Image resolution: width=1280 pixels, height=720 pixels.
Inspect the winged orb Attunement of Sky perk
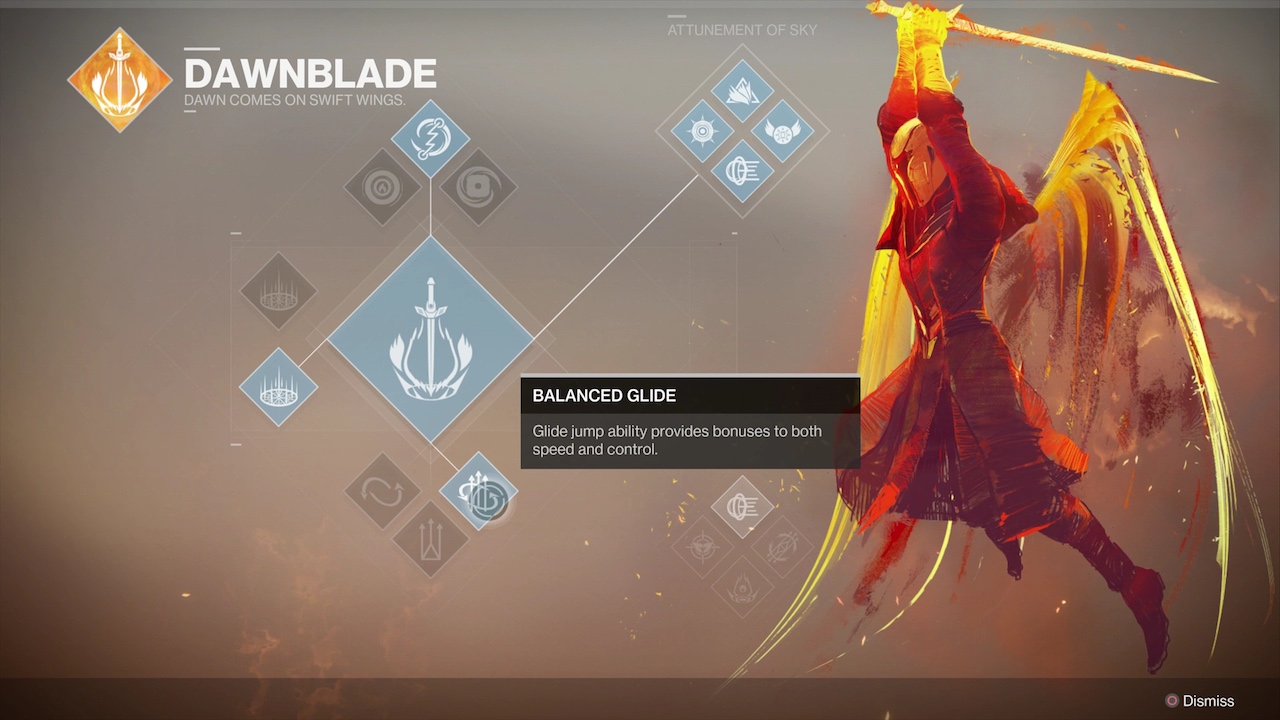(x=782, y=131)
